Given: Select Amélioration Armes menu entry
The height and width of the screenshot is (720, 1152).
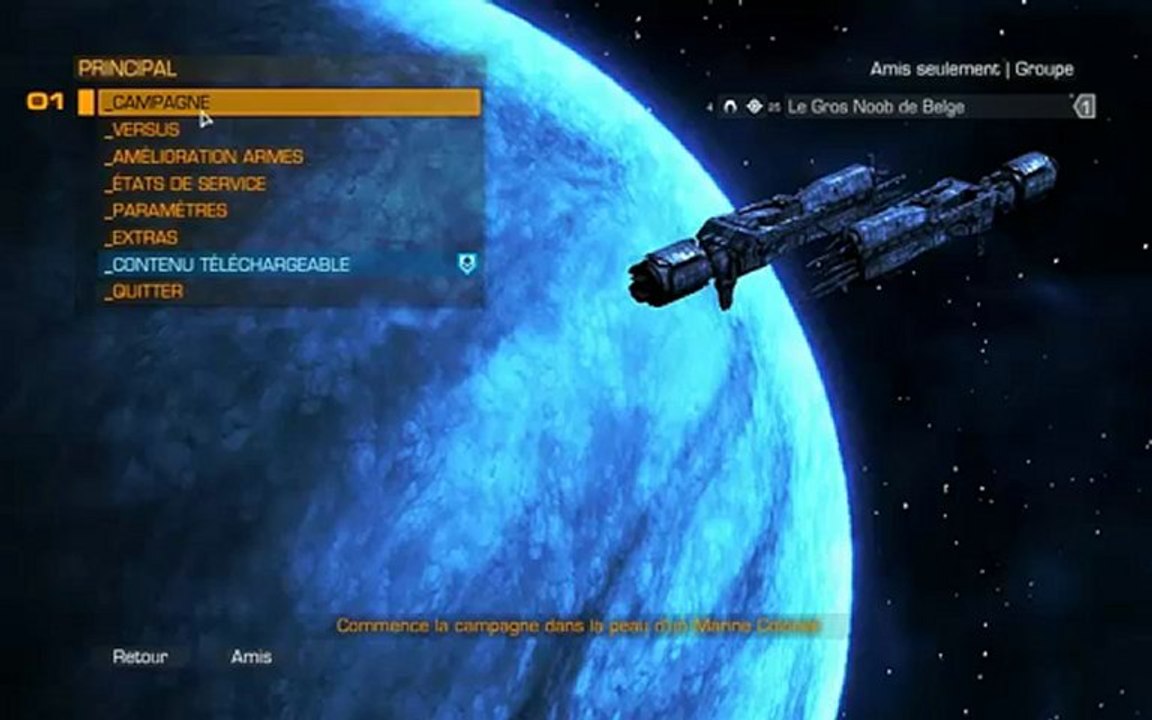Looking at the screenshot, I should pos(207,157).
